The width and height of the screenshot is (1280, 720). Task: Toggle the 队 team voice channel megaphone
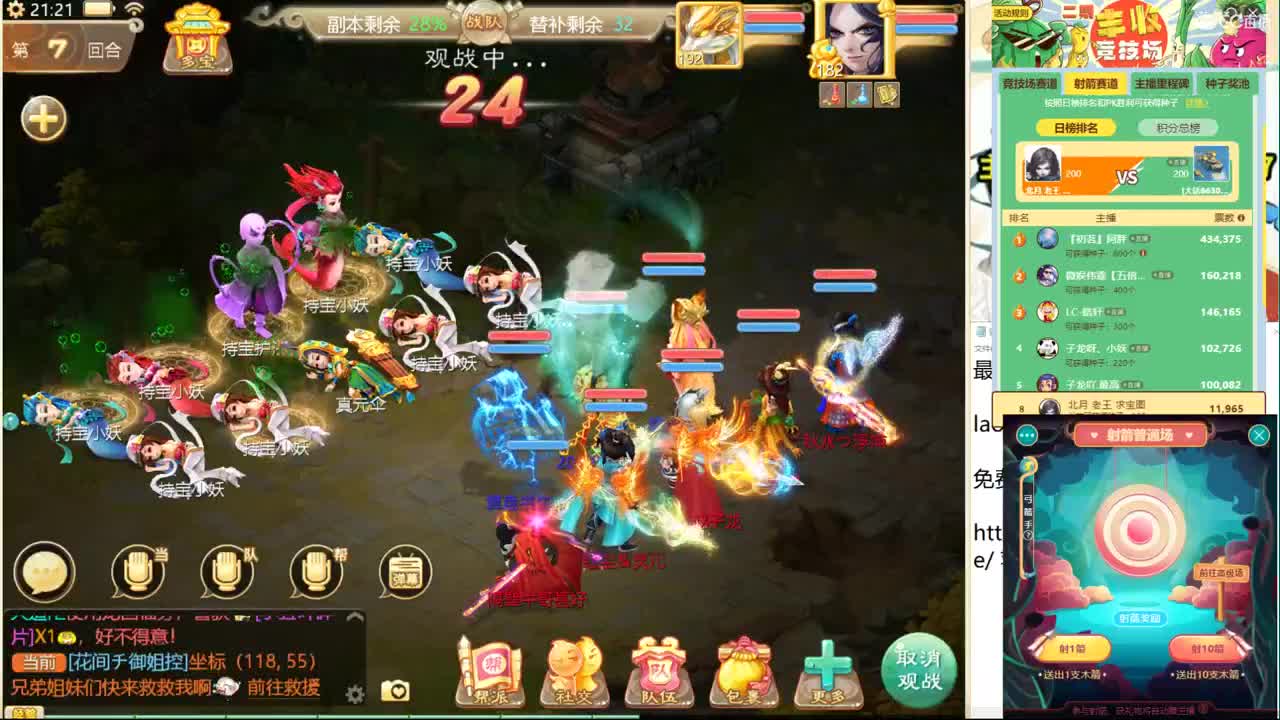pos(228,570)
